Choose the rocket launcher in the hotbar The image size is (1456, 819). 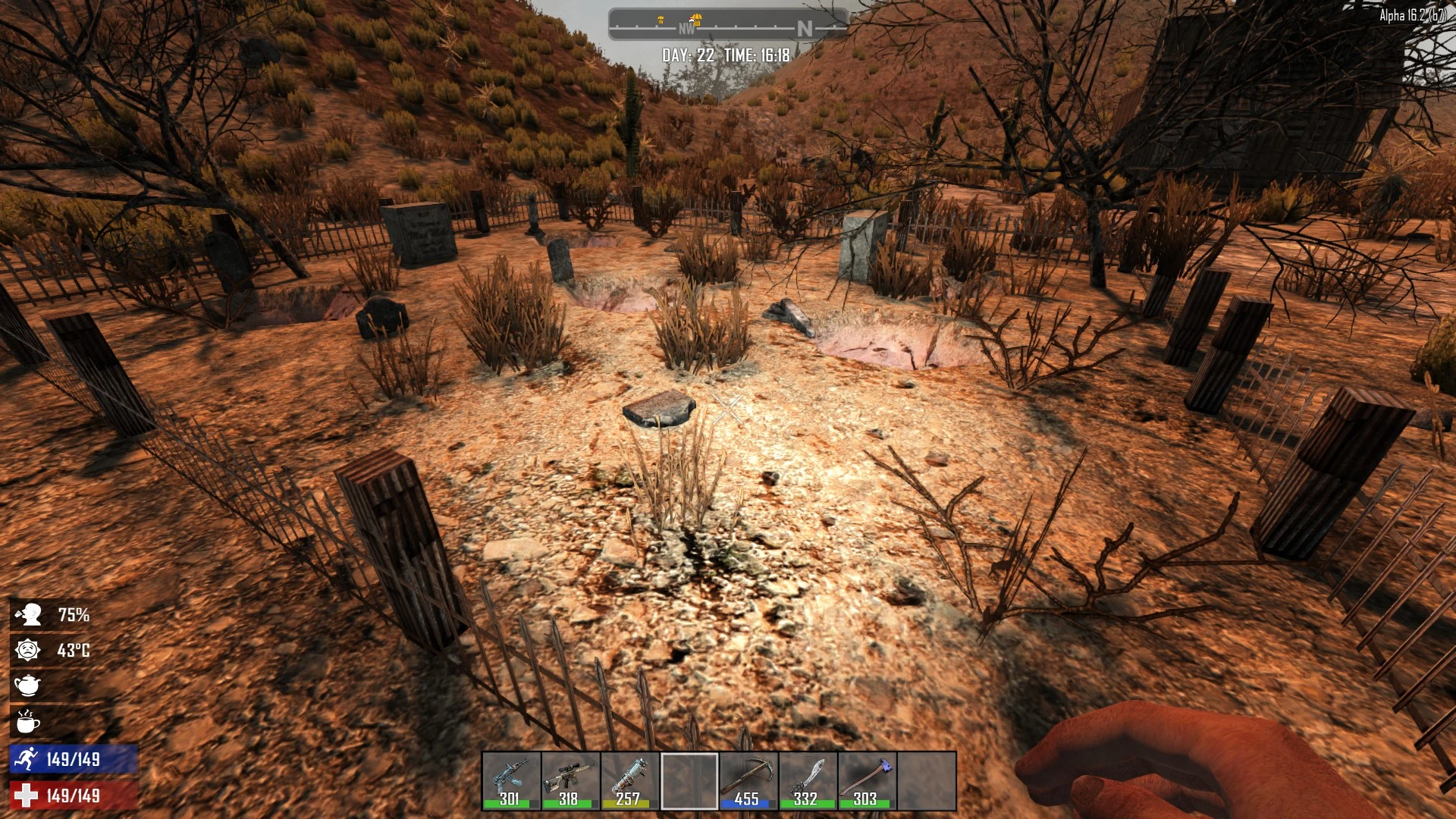coord(629,780)
